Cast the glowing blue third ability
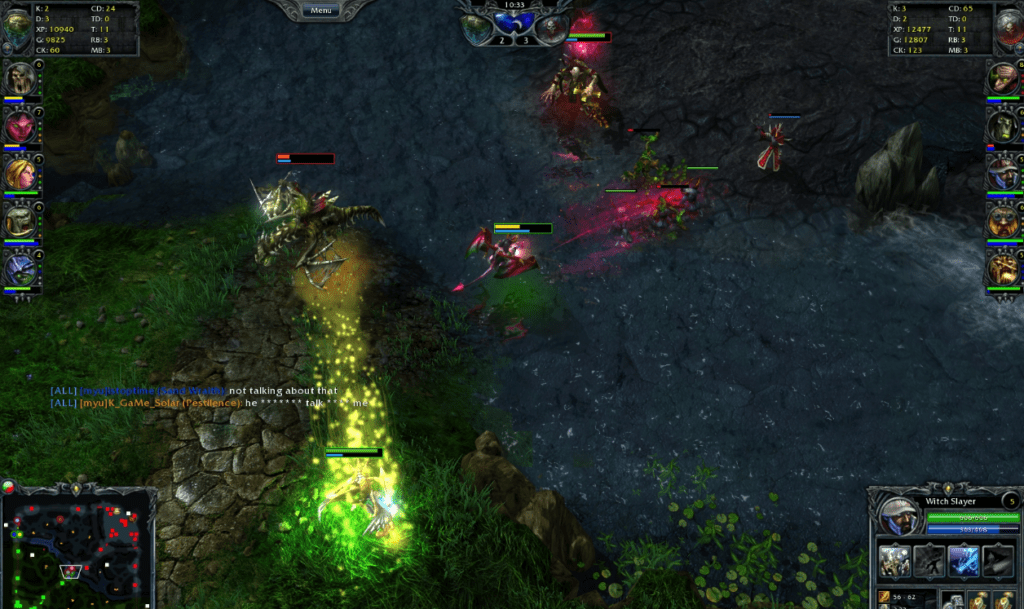The width and height of the screenshot is (1024, 609). pyautogui.click(x=964, y=561)
